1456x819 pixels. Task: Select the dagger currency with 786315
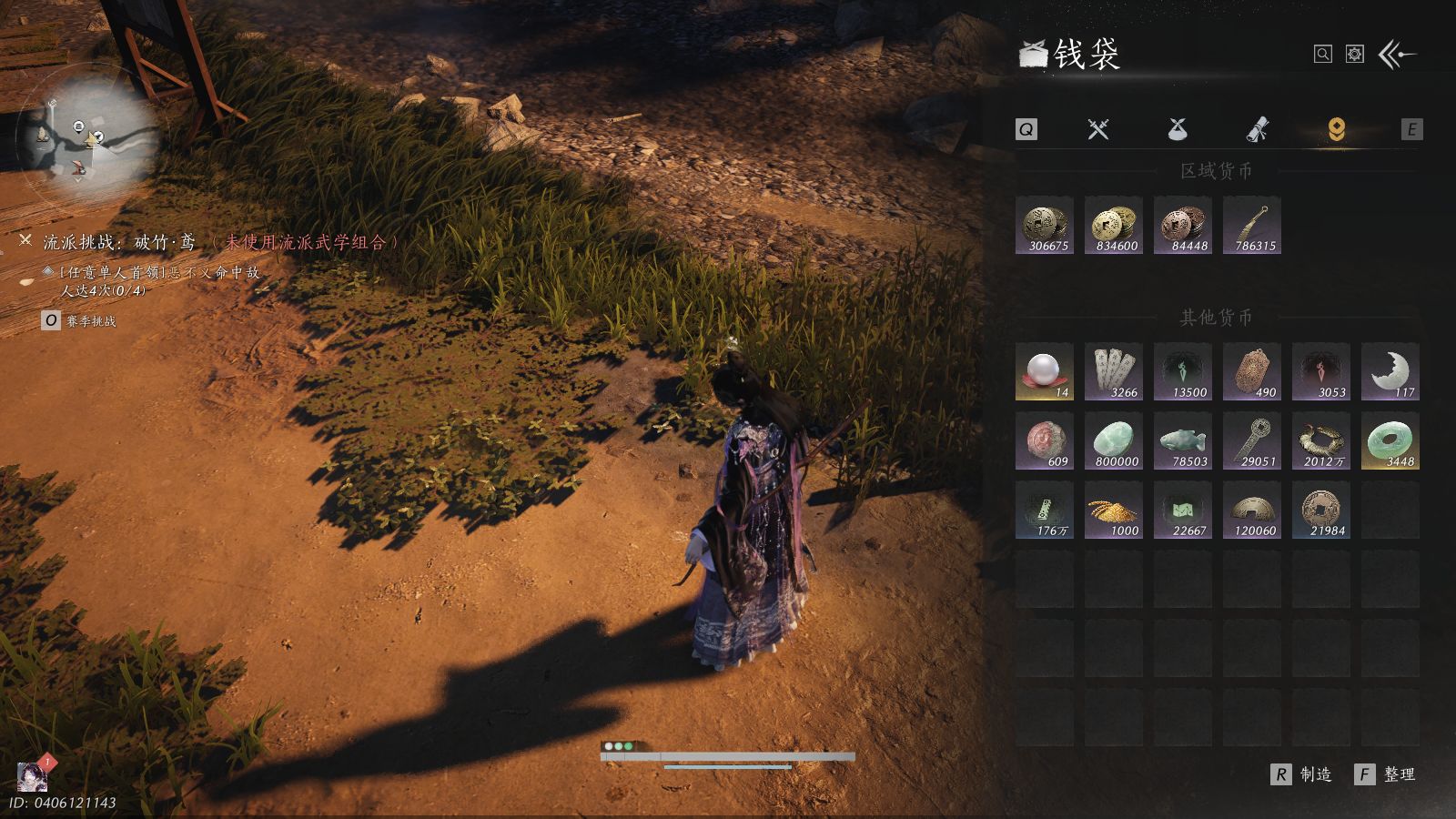coord(1252,225)
